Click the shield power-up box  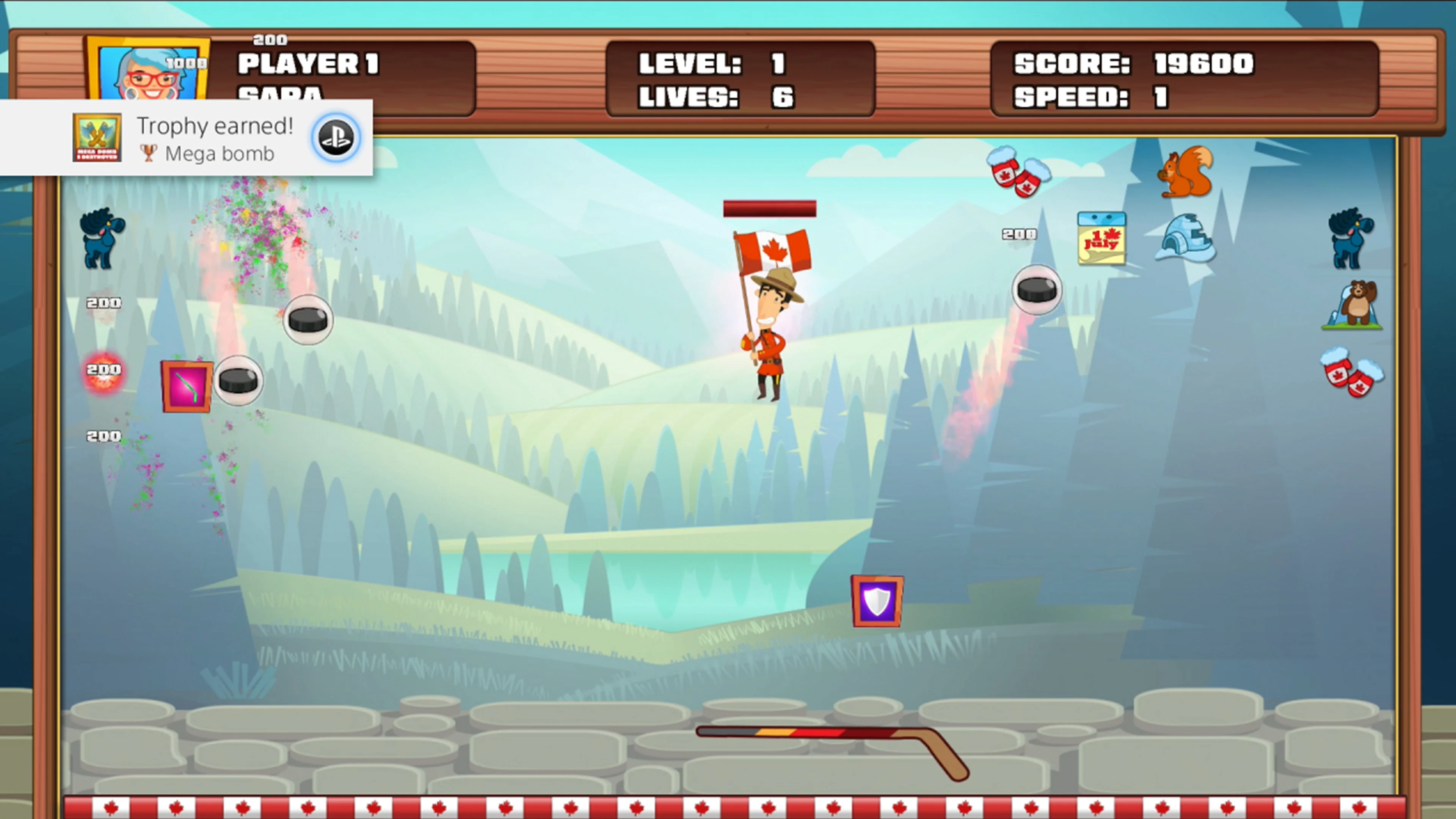click(x=877, y=601)
